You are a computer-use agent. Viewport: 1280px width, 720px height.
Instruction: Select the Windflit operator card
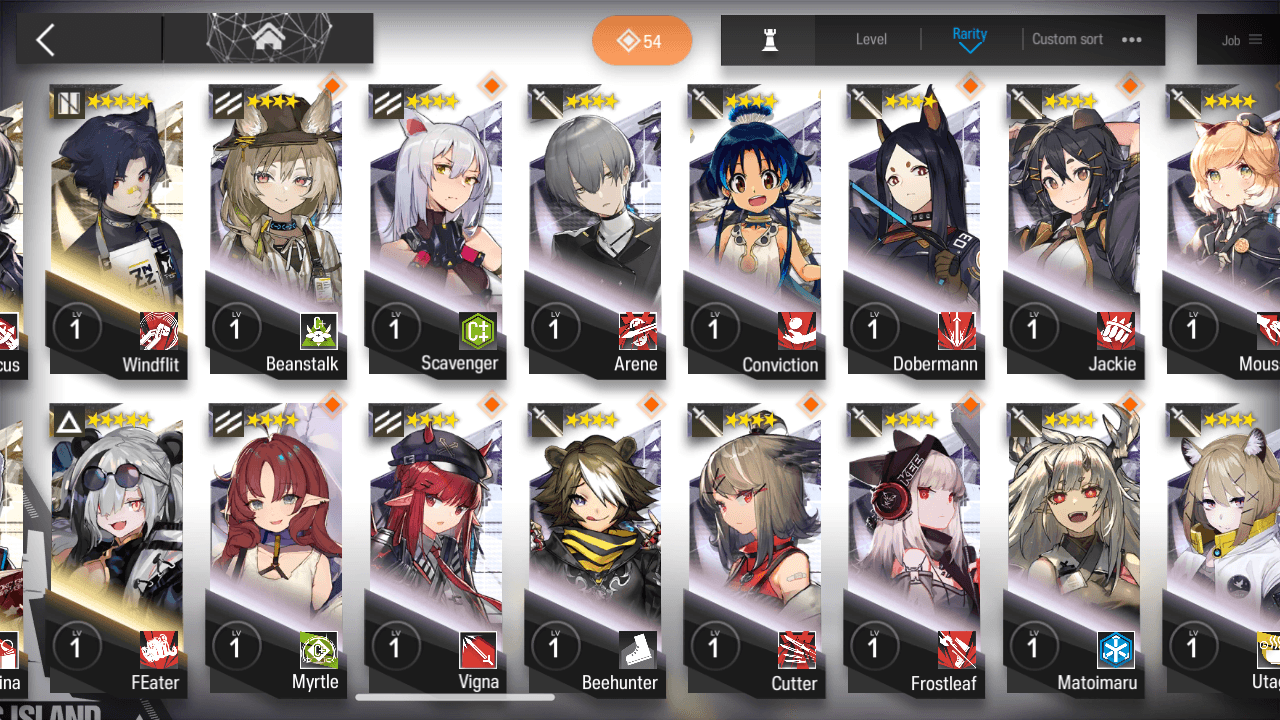click(x=117, y=230)
